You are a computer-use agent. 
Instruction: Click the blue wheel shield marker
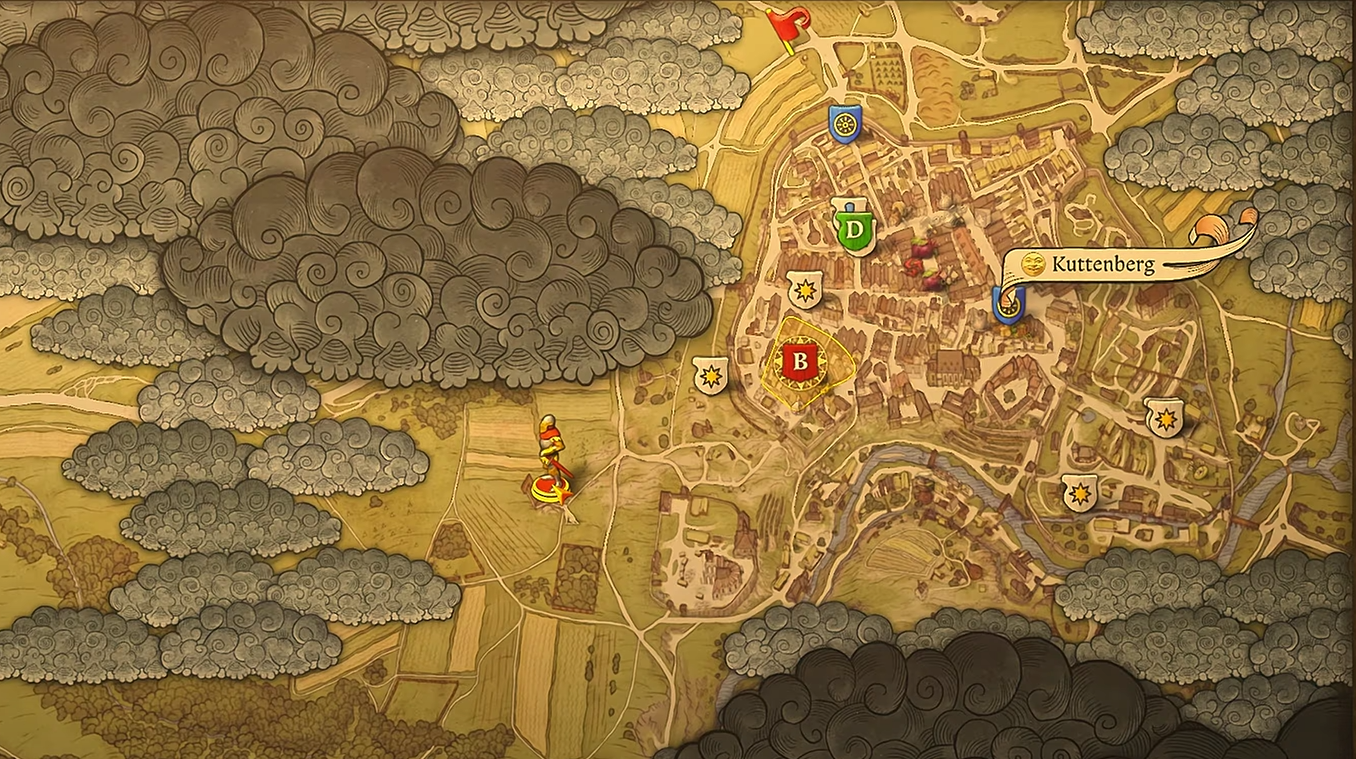coord(844,122)
